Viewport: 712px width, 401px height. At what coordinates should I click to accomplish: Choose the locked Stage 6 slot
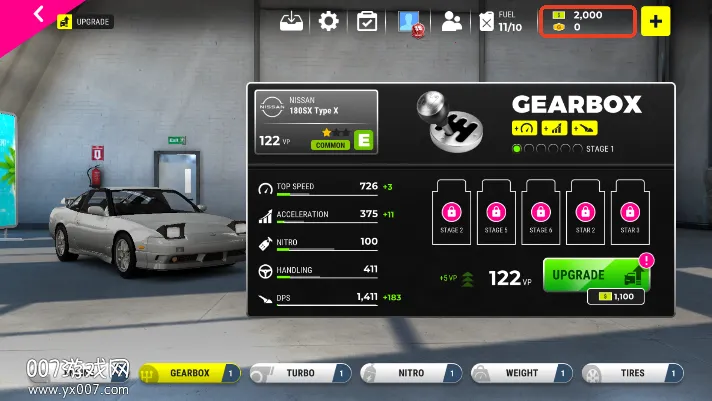[x=540, y=212]
